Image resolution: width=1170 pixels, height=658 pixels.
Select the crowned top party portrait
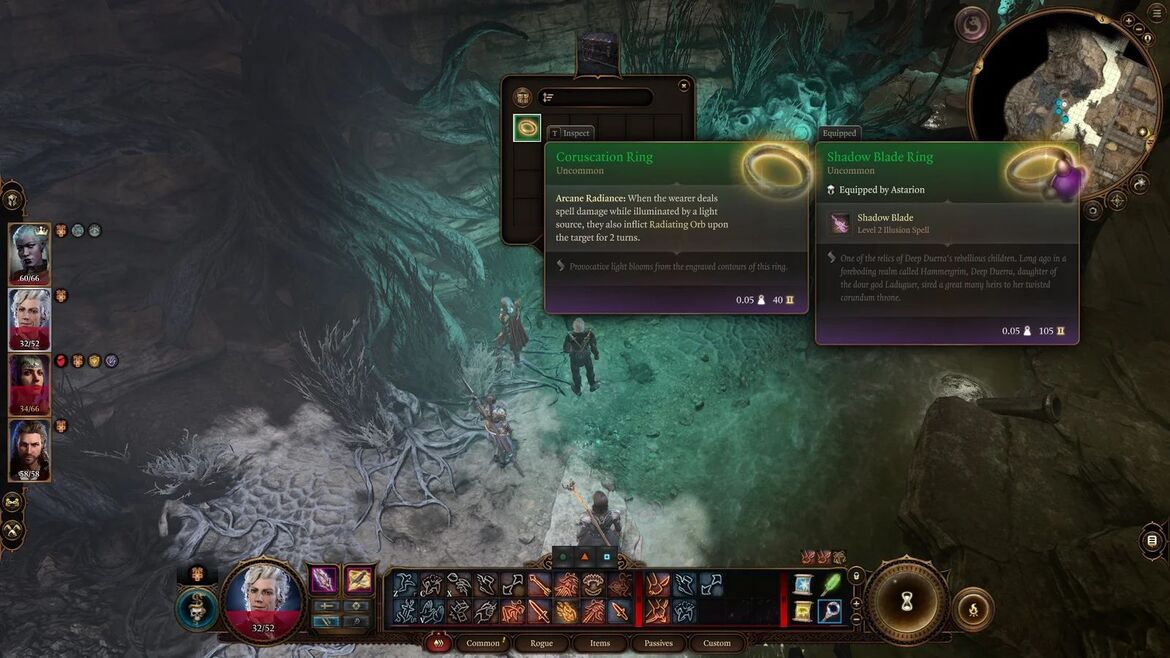pos(29,255)
